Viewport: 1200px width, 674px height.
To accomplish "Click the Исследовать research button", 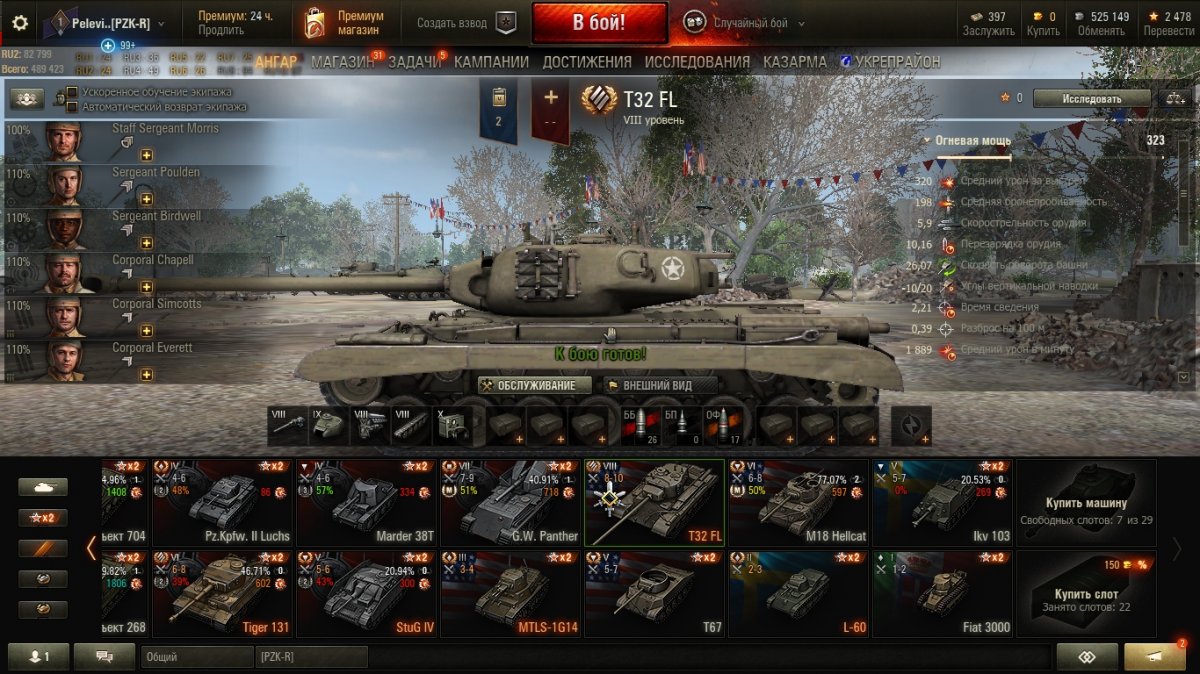I will point(1090,98).
